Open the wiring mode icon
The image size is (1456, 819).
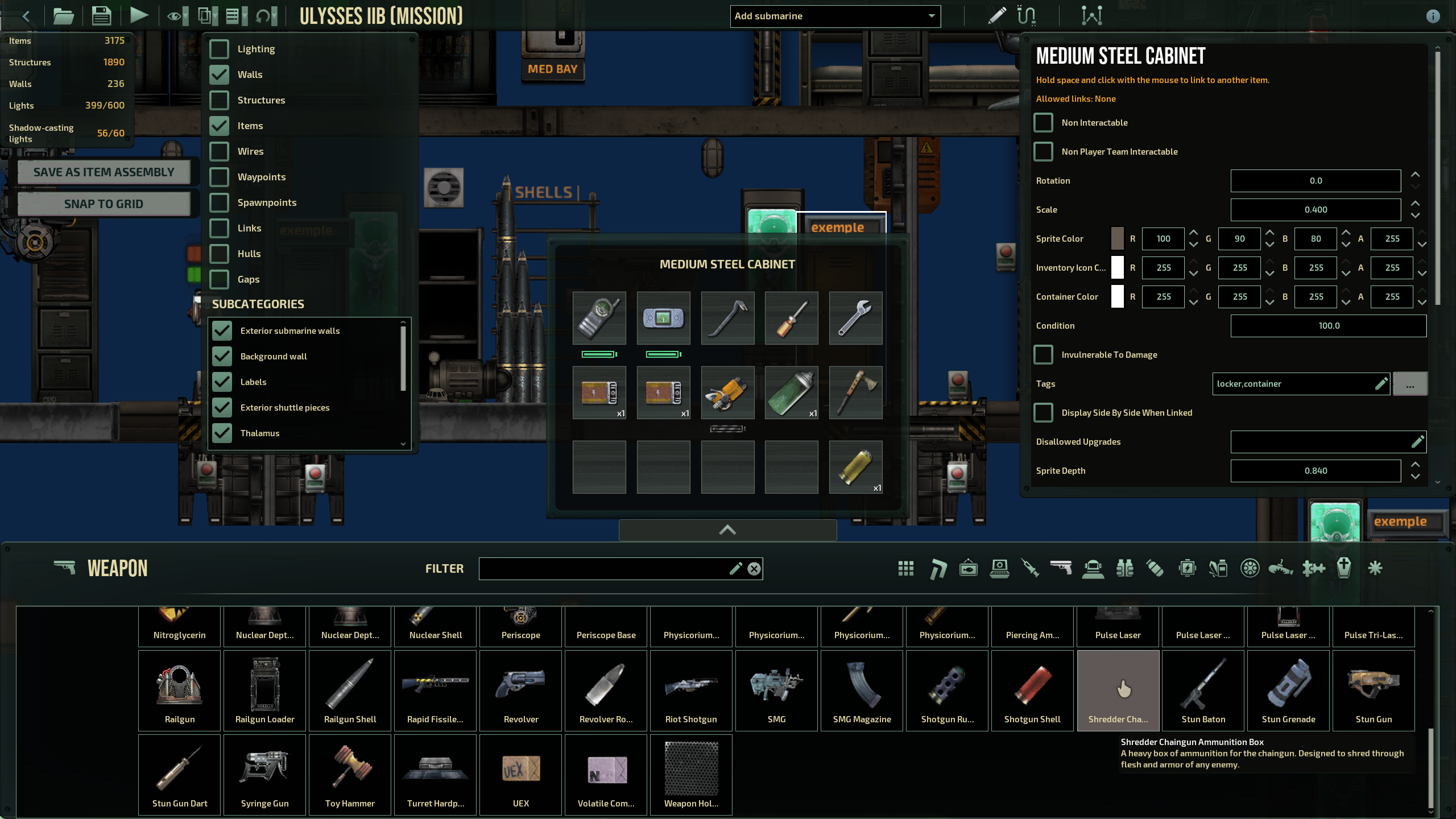pos(1025,15)
